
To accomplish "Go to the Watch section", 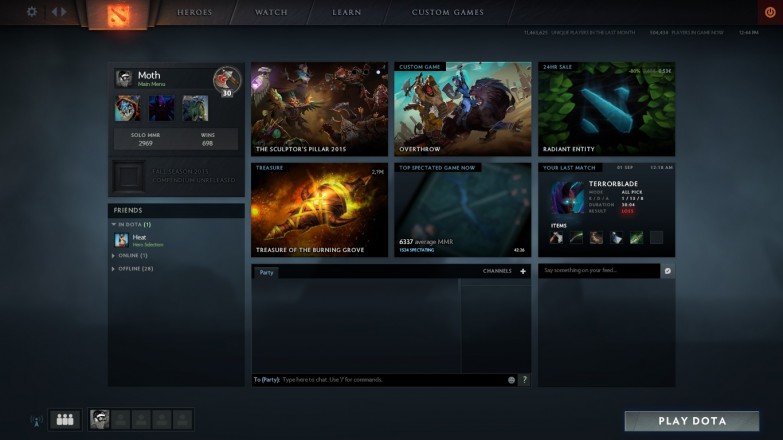I will [x=271, y=13].
